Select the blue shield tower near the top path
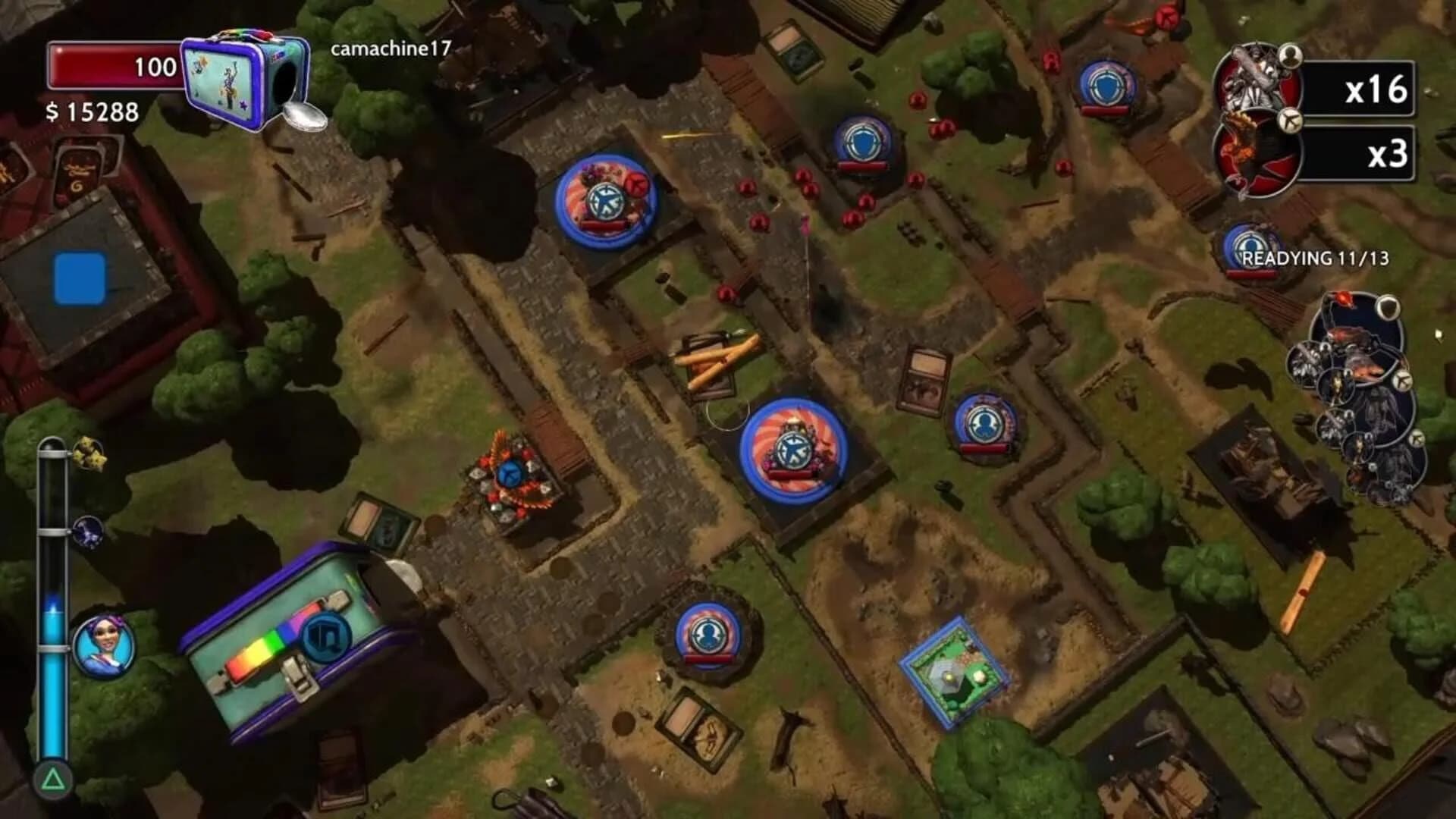The height and width of the screenshot is (819, 1456). (x=864, y=140)
